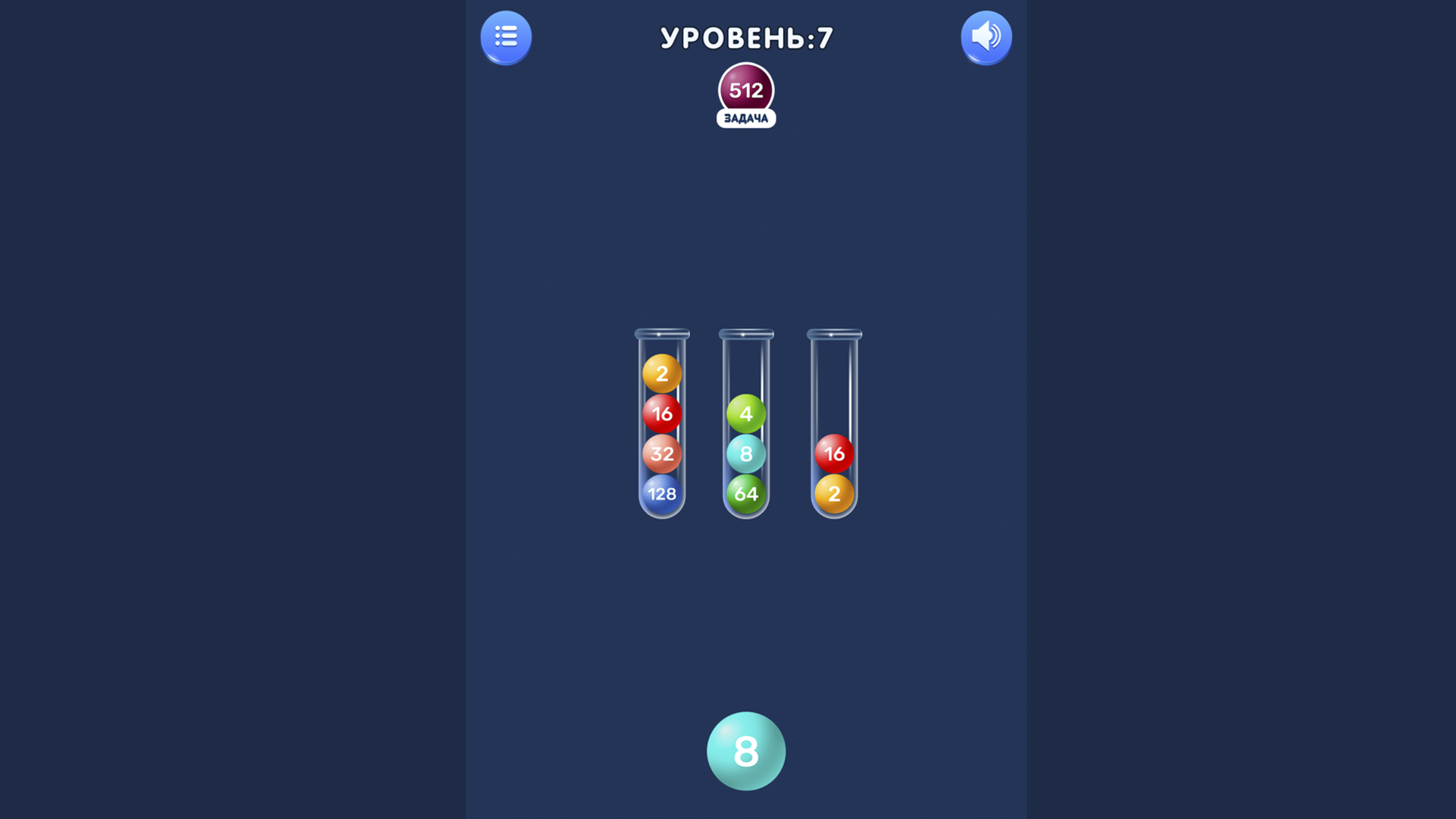This screenshot has height=819, width=1456.
Task: Click the red 16 ball in the left tube
Action: pos(661,414)
